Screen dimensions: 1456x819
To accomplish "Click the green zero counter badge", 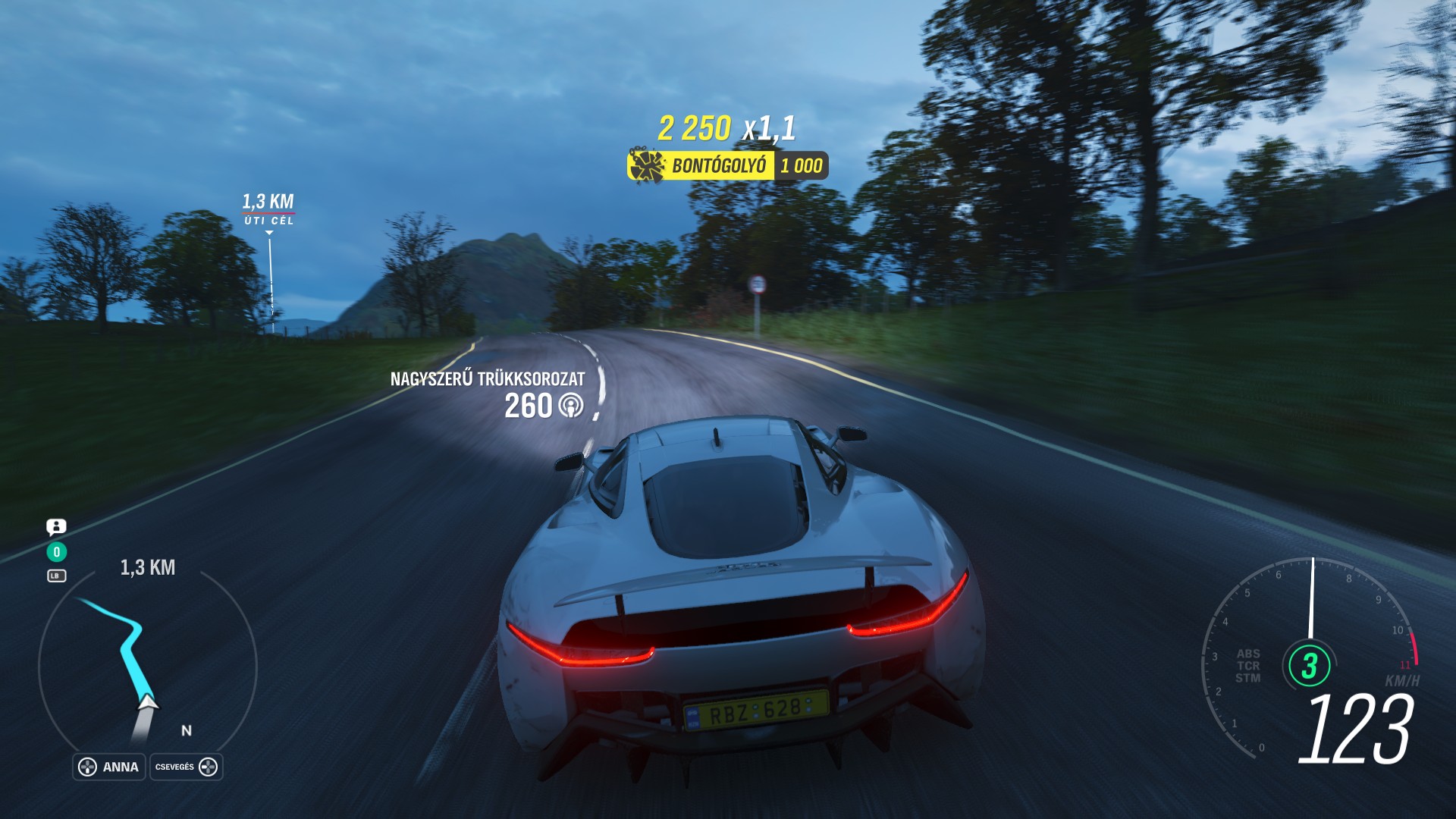I will [56, 552].
